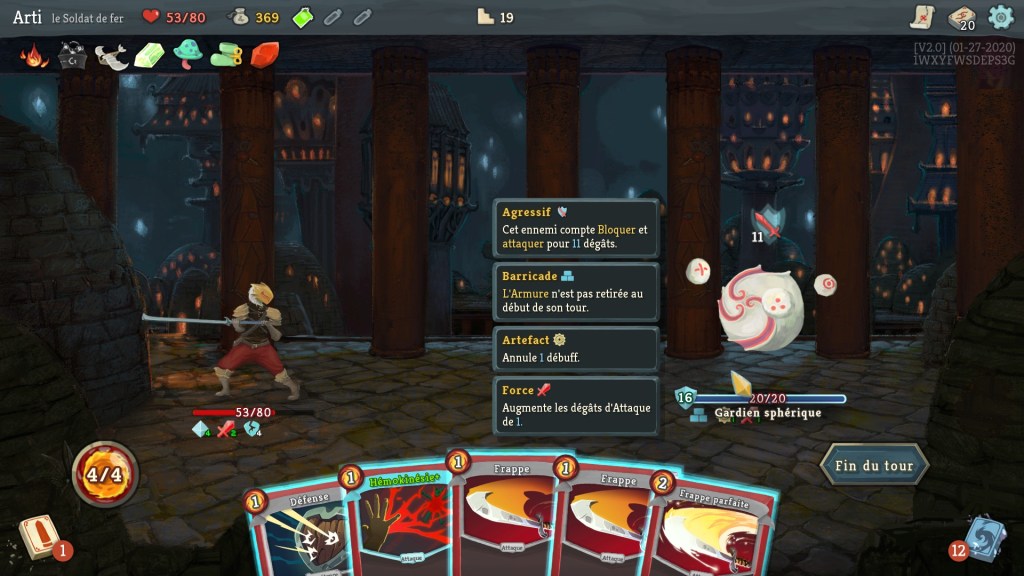The image size is (1024, 576).
Task: Check the green scroll relic
Action: [x=226, y=55]
